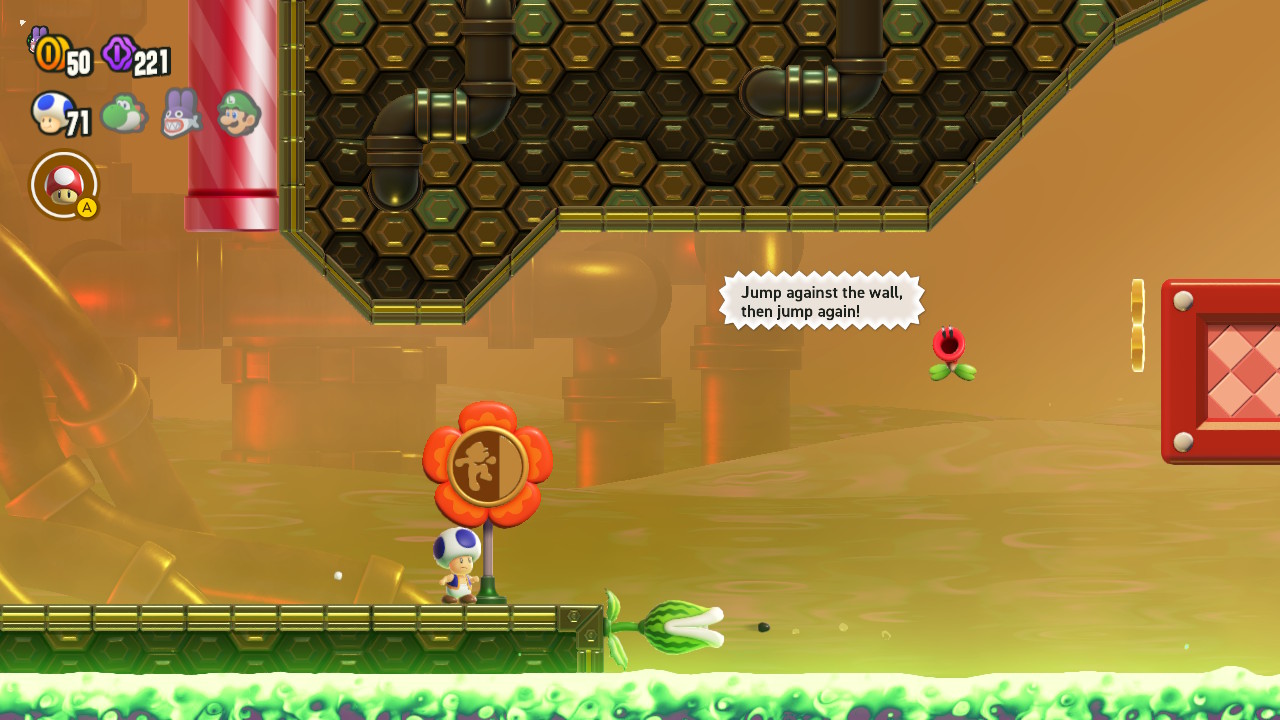Pick the Luigi player icon
Image resolution: width=1280 pixels, height=720 pixels.
click(x=238, y=113)
